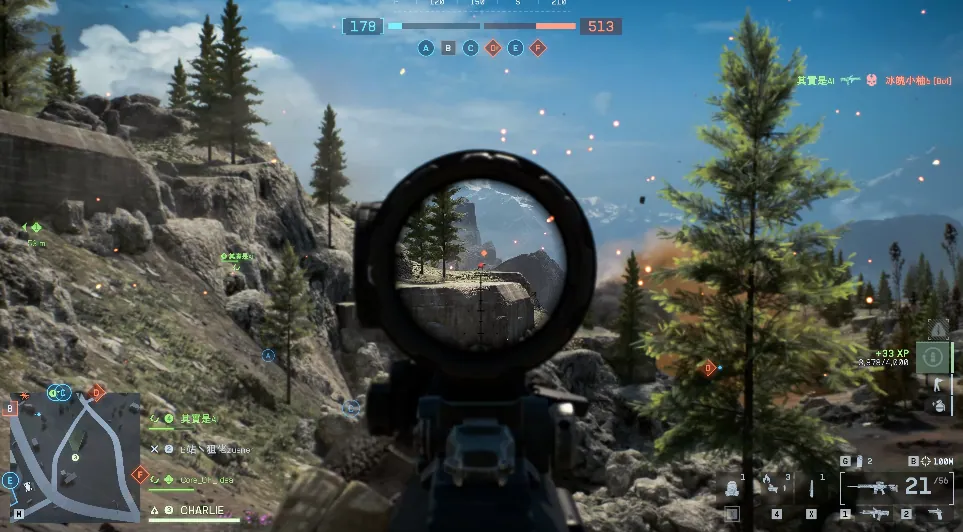The width and height of the screenshot is (963, 532).
Task: Select enemy objective D in the top row
Action: pos(493,47)
